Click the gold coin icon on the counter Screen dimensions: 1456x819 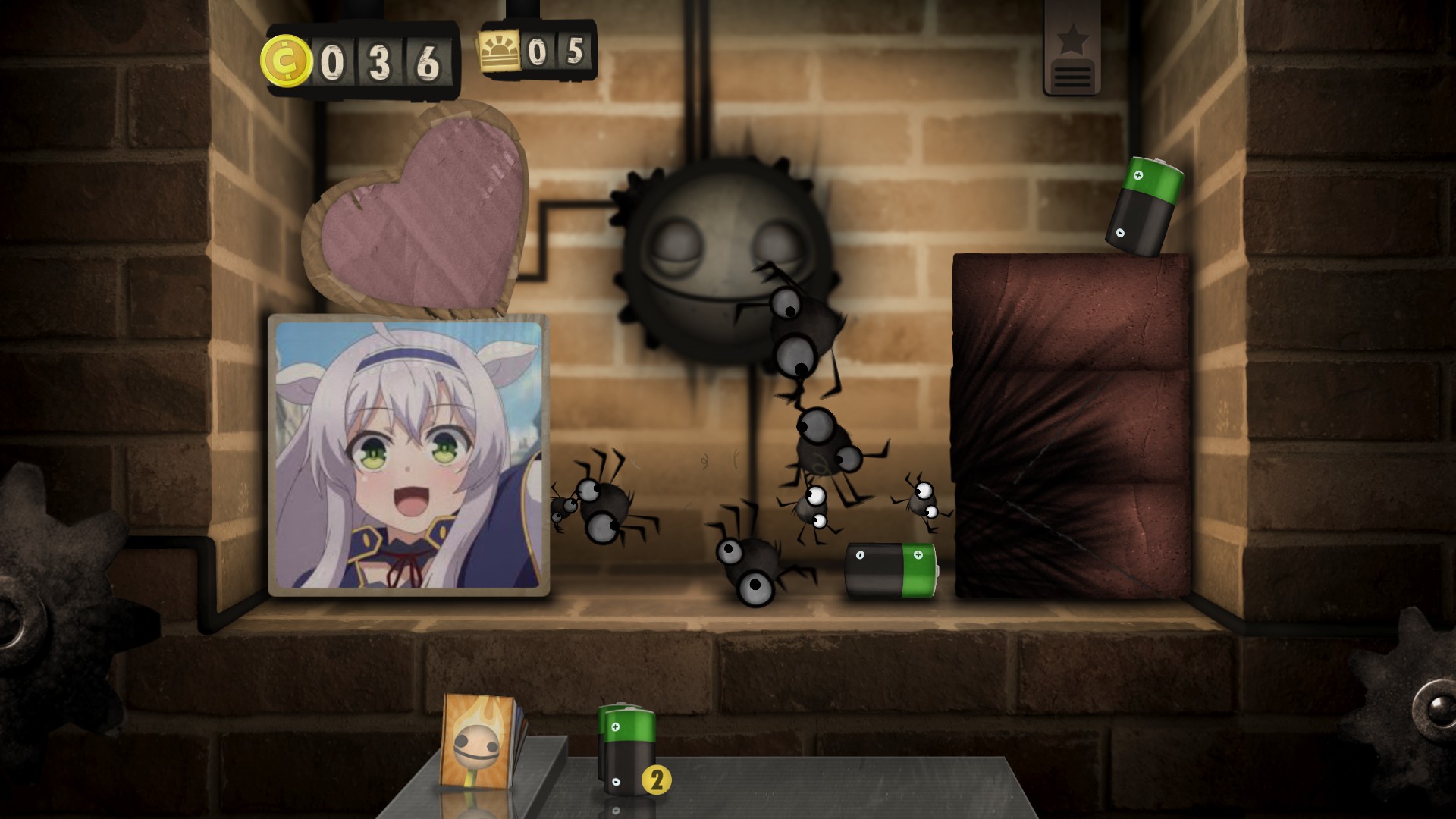[288, 59]
